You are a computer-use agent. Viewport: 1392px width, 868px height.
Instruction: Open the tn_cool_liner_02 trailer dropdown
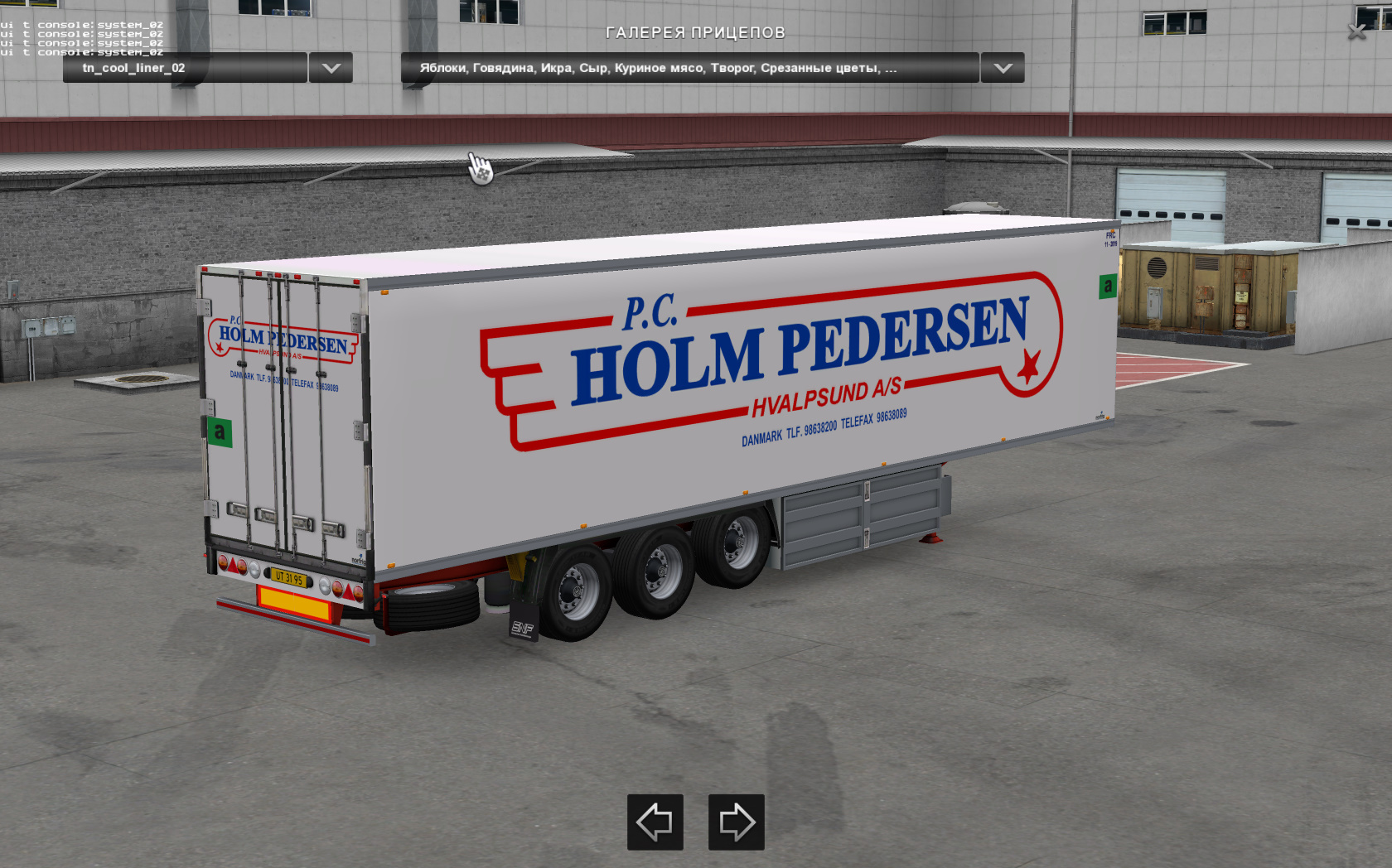(185, 68)
